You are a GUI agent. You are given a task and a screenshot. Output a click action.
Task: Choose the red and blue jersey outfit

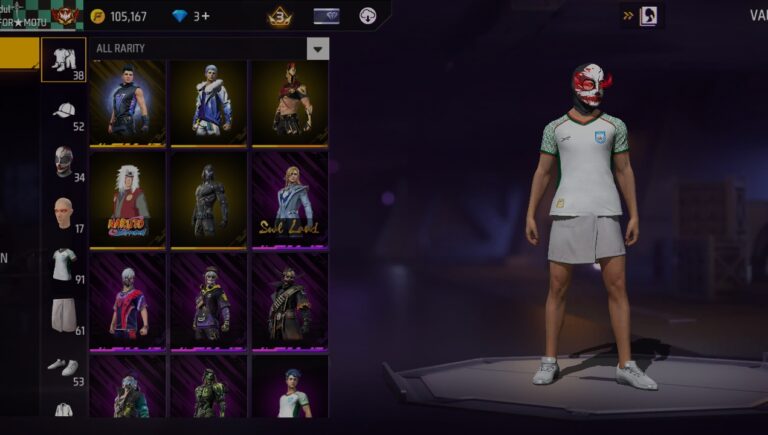[x=127, y=300]
